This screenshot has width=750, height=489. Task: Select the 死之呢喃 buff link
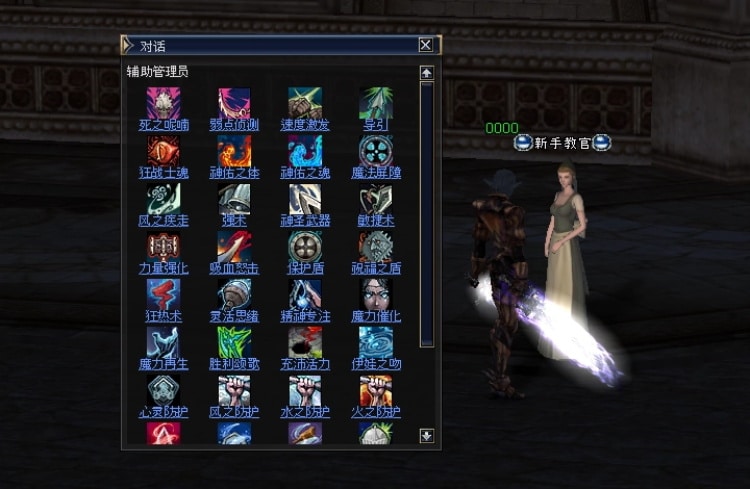[x=163, y=125]
